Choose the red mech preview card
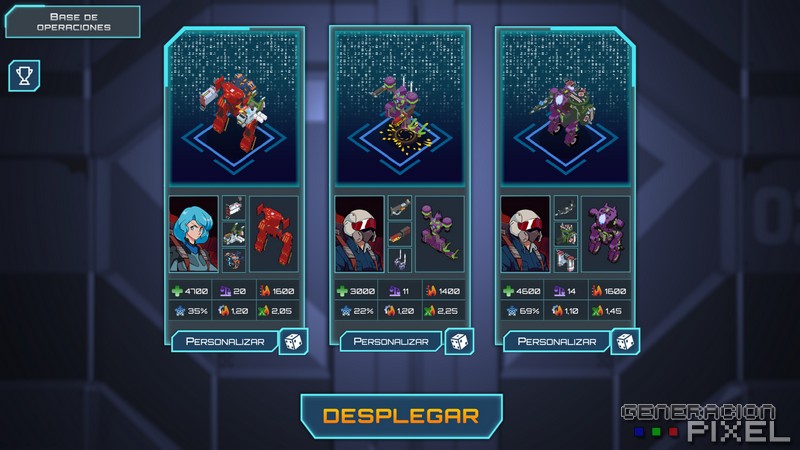Image resolution: width=800 pixels, height=450 pixels. pos(233,108)
